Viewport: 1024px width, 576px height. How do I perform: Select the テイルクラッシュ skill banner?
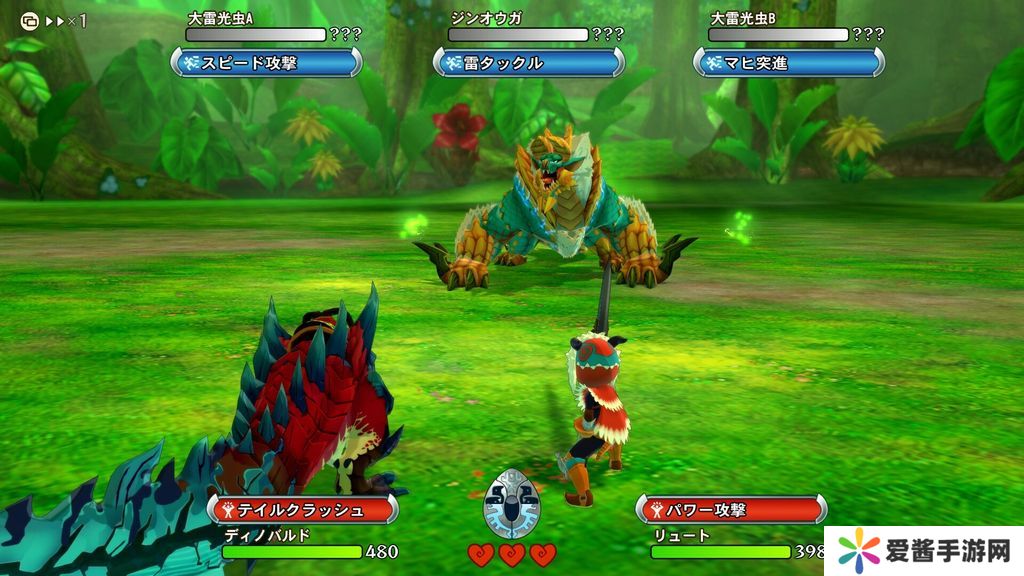303,509
